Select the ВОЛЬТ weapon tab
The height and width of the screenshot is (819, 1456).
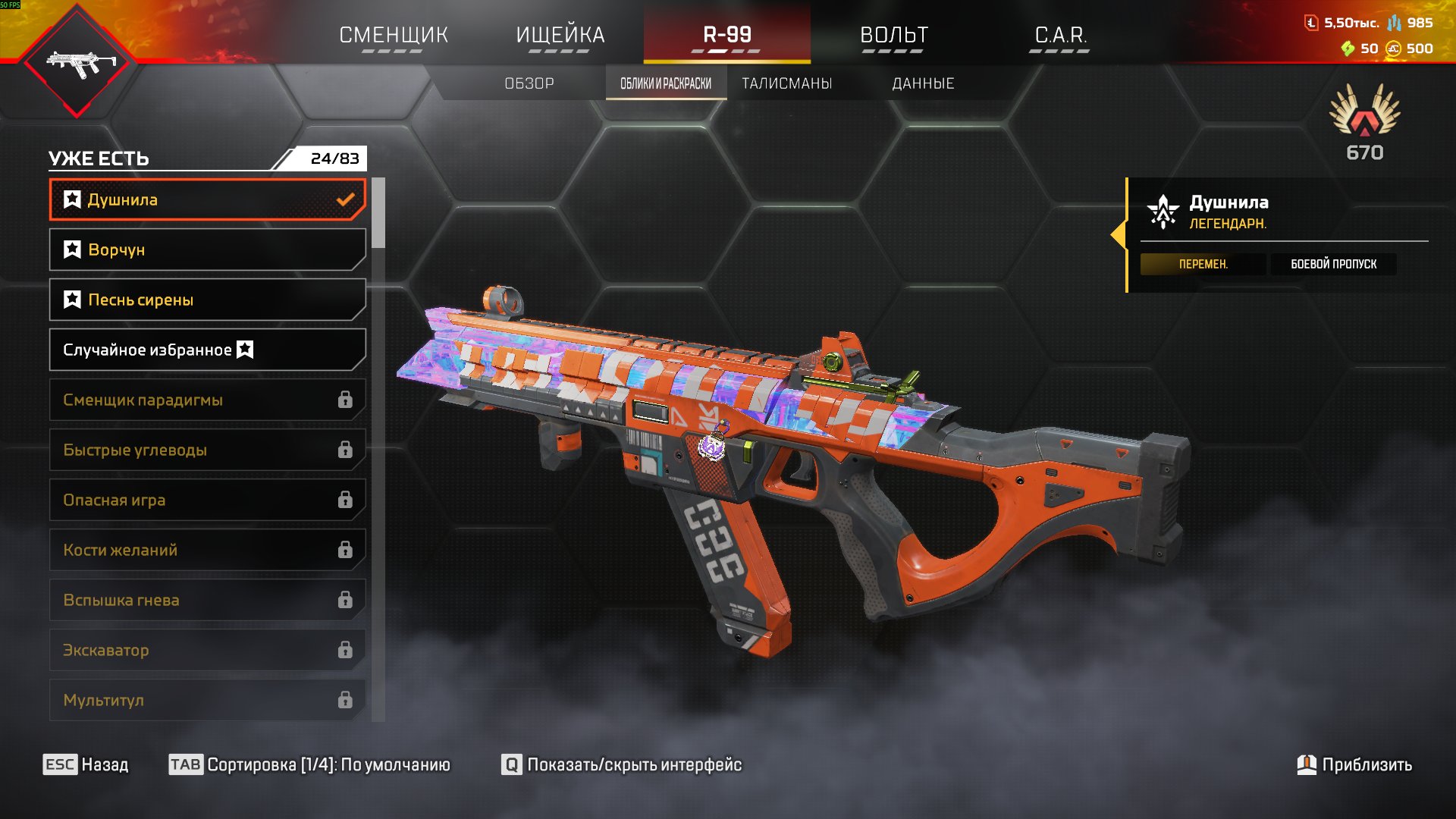(893, 35)
